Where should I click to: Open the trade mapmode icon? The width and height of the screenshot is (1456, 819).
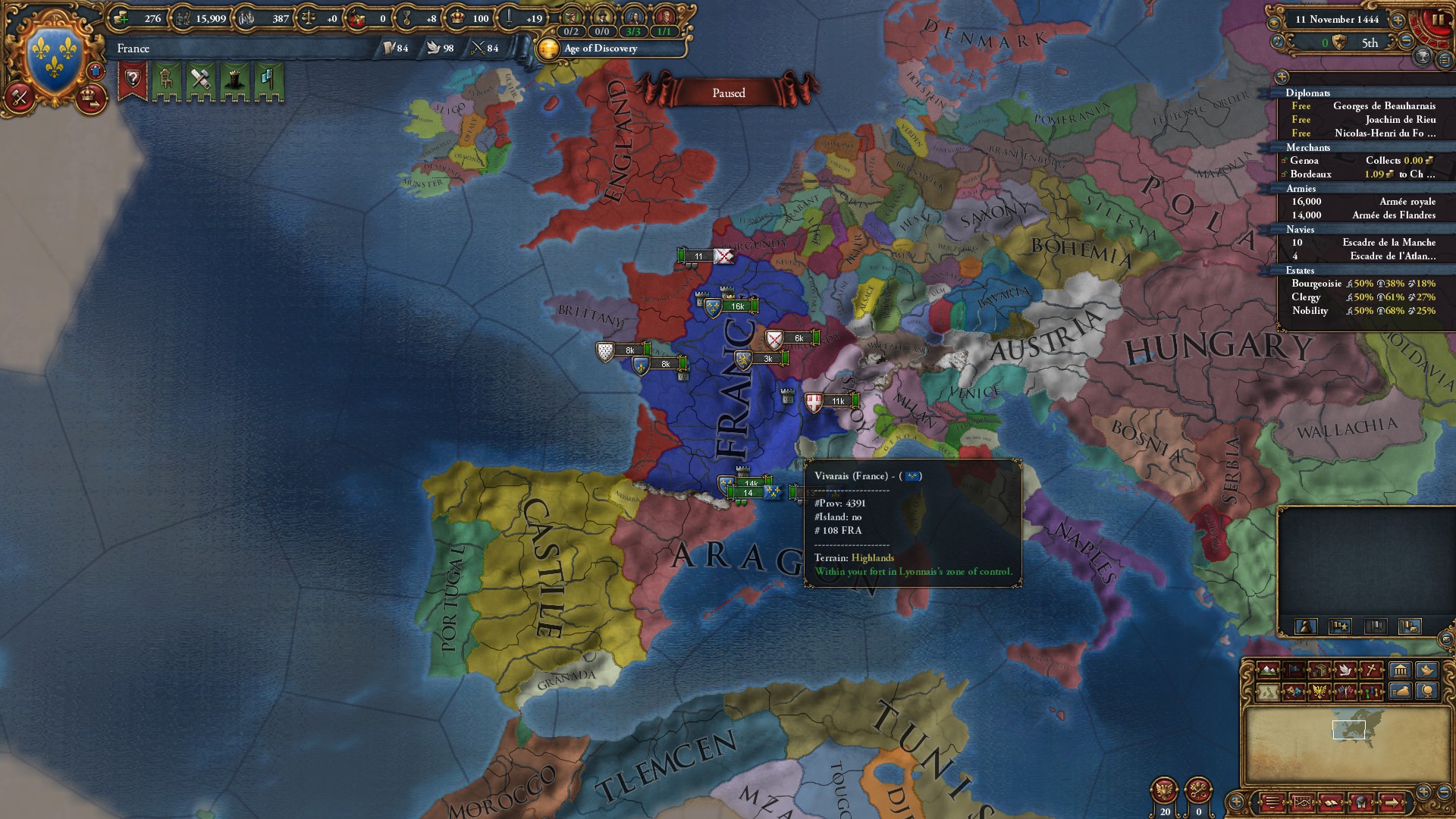(x=1319, y=670)
